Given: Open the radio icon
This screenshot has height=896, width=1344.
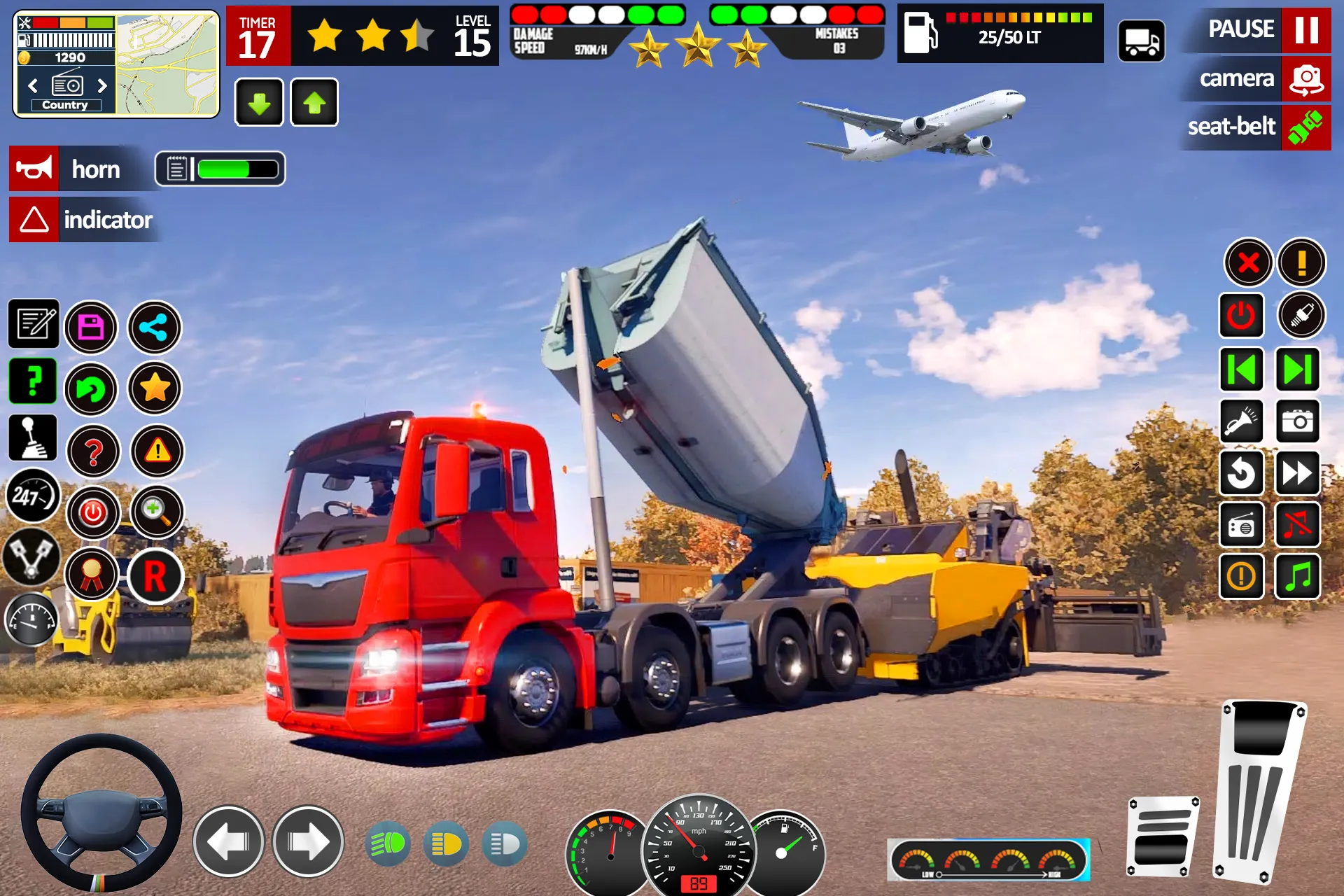Looking at the screenshot, I should (1242, 526).
